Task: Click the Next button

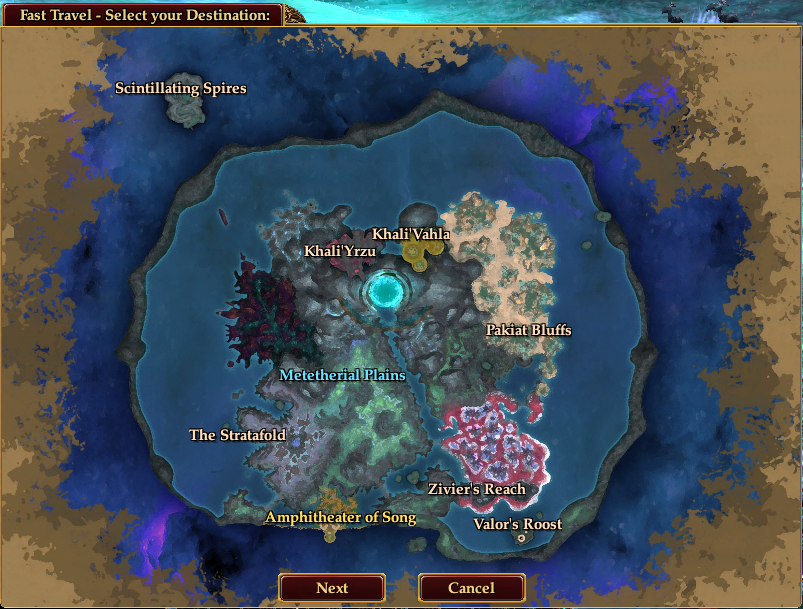Action: coord(332,588)
